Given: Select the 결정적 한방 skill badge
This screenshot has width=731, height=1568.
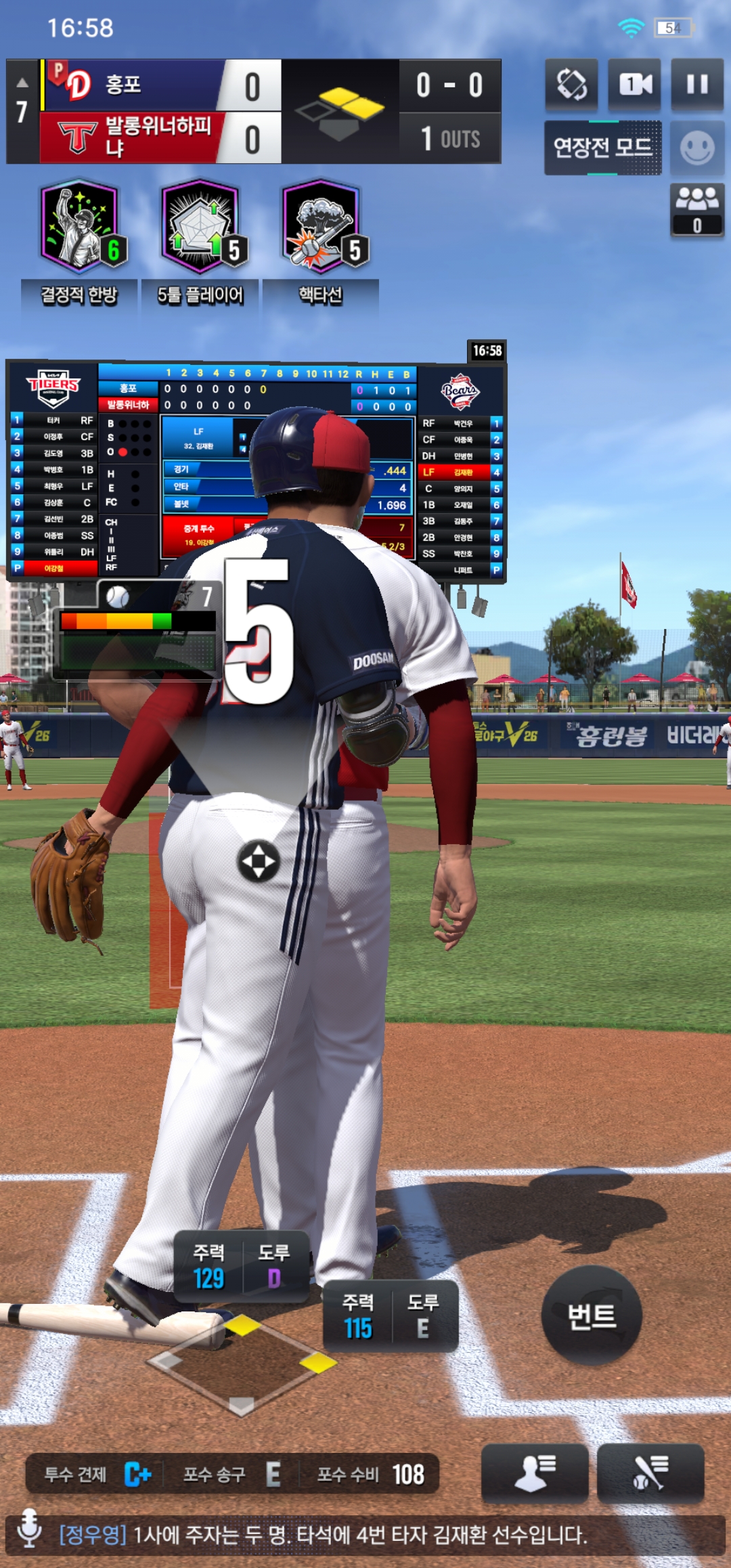Looking at the screenshot, I should pos(80,227).
